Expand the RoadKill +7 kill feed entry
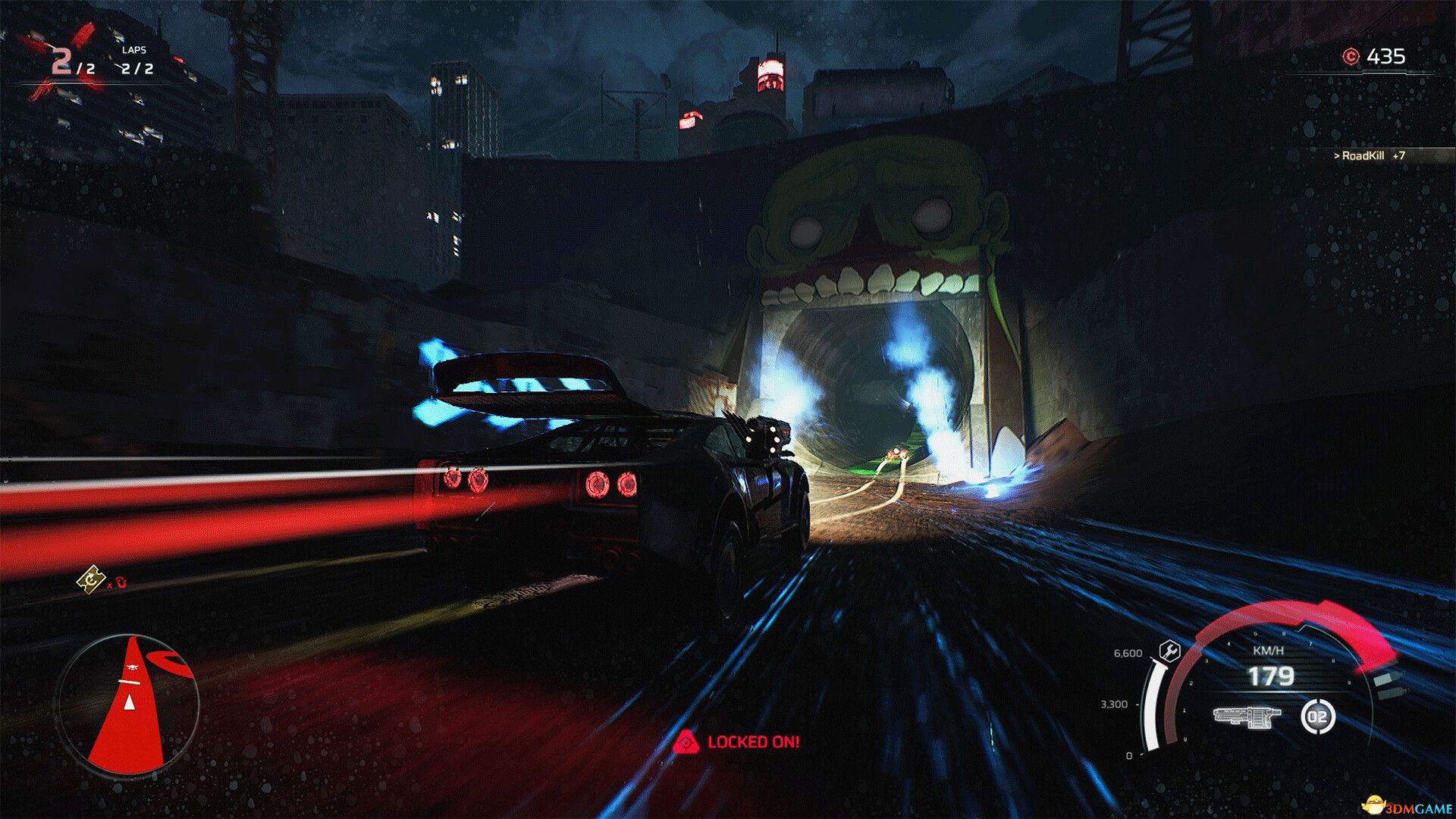 click(x=1369, y=157)
